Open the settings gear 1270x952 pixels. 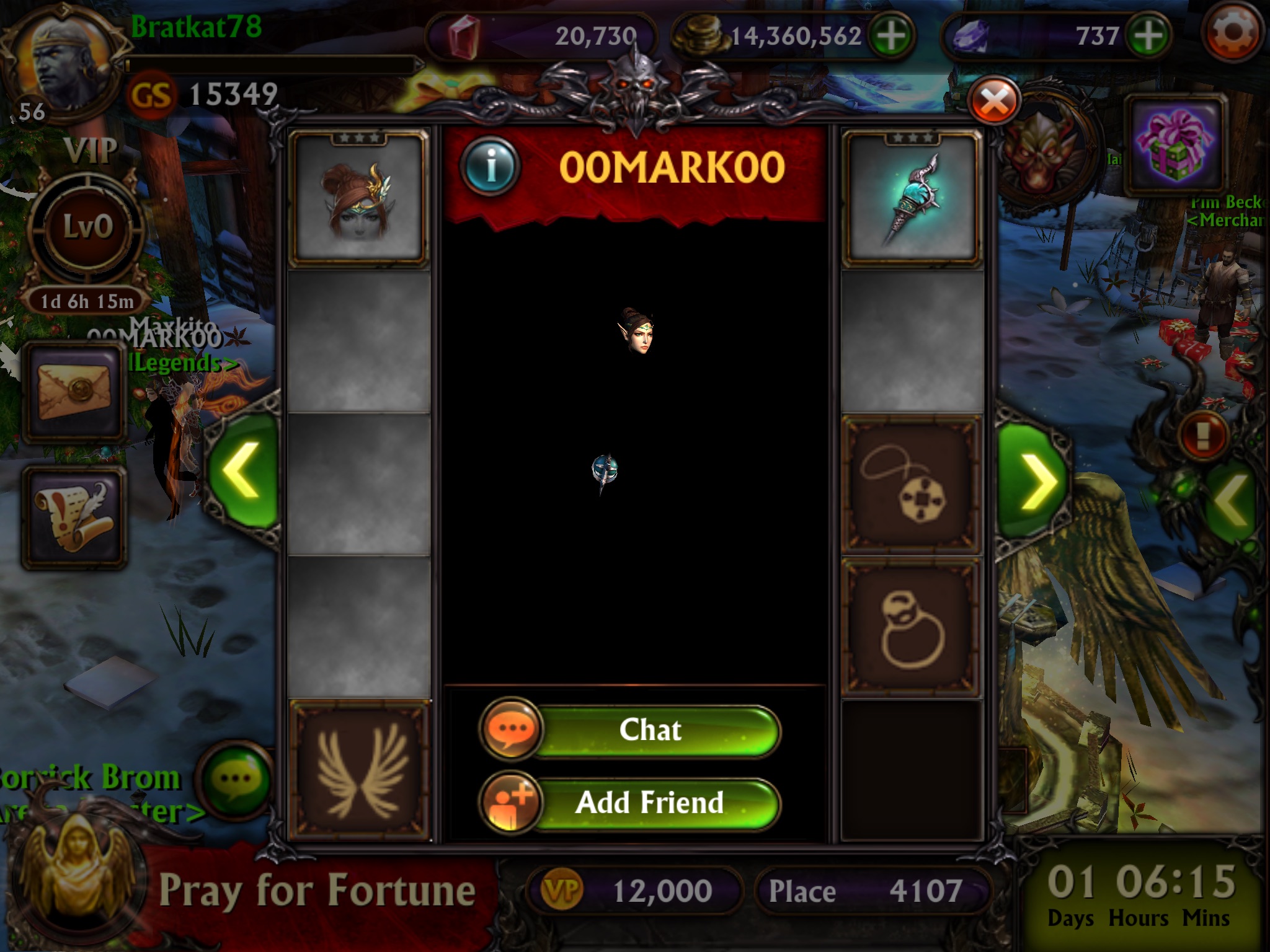coord(1233,33)
